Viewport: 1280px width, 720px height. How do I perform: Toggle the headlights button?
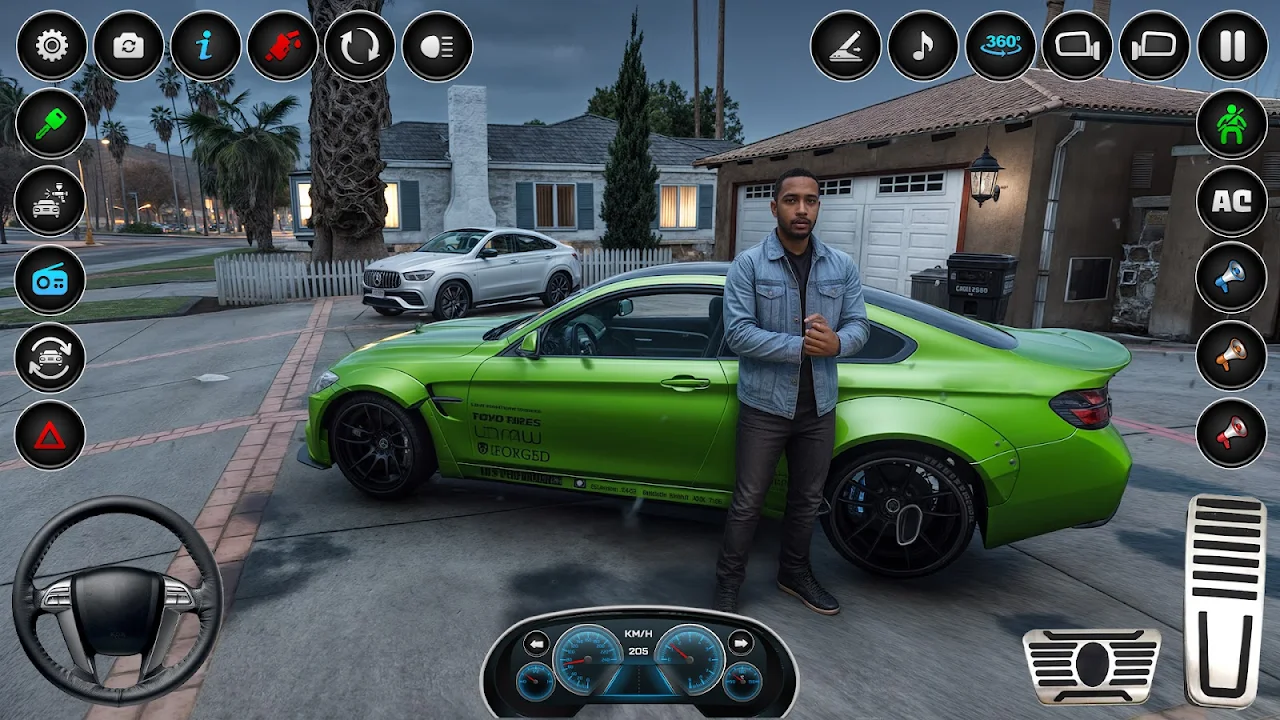click(x=437, y=46)
